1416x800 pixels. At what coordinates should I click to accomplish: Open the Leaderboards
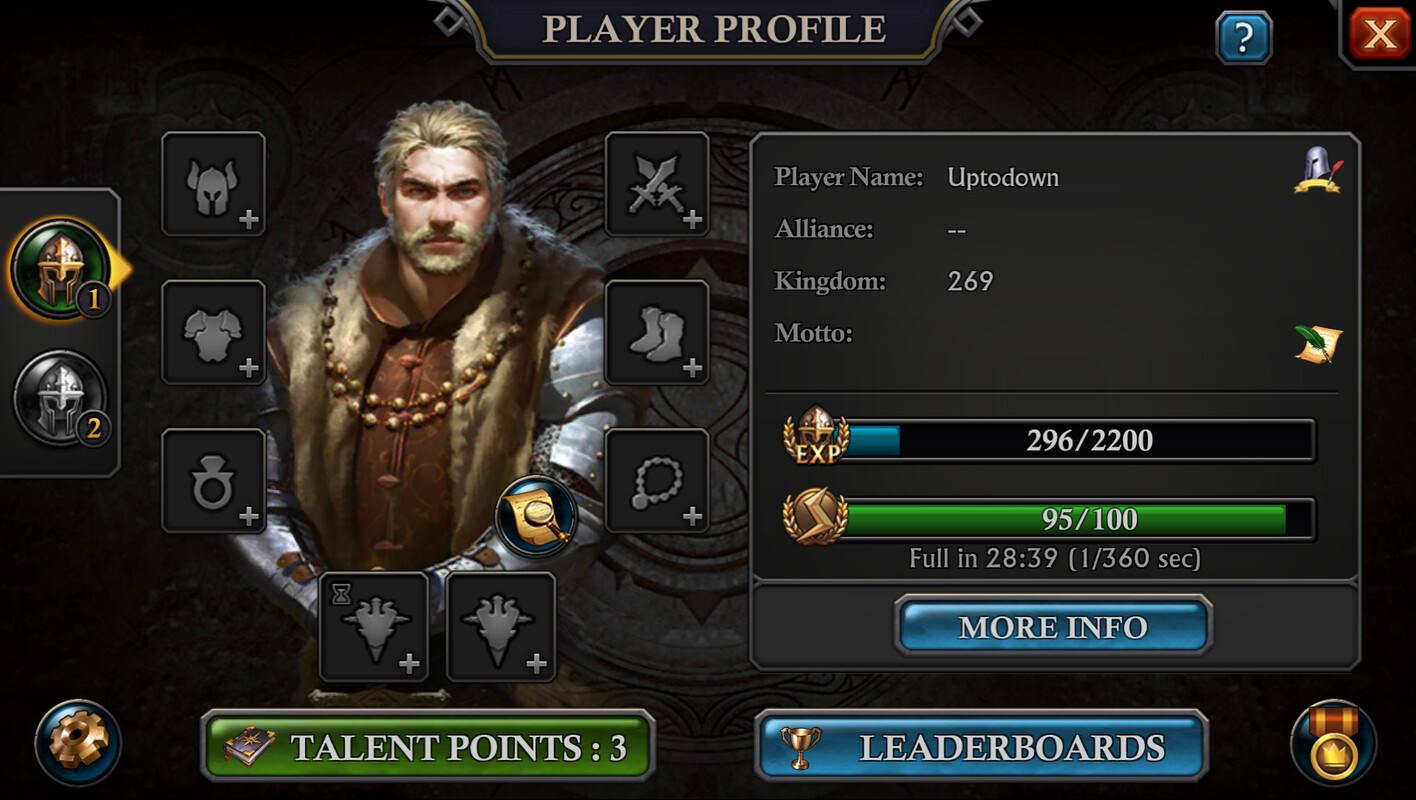tap(981, 747)
